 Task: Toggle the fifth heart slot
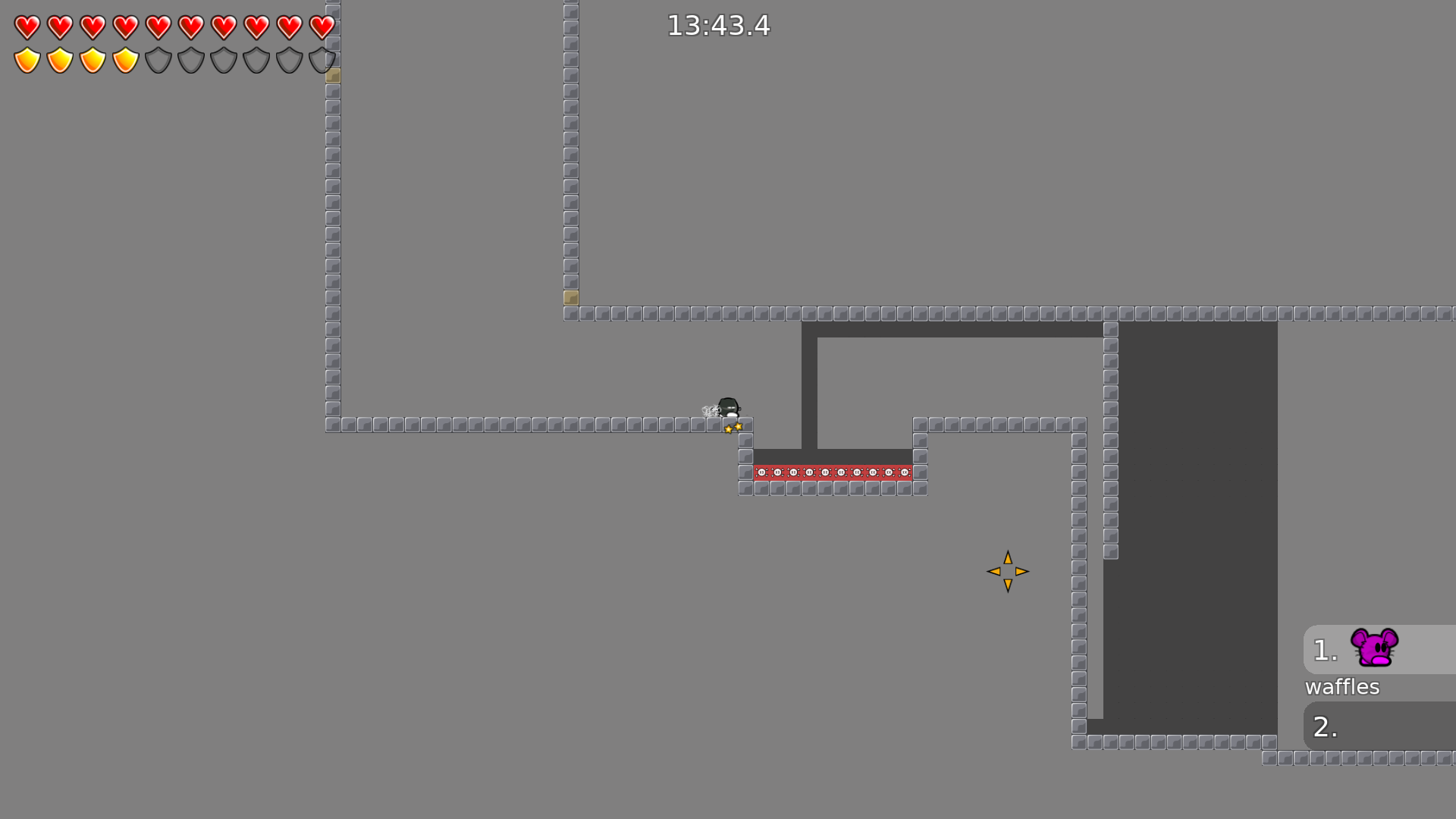[158, 27]
